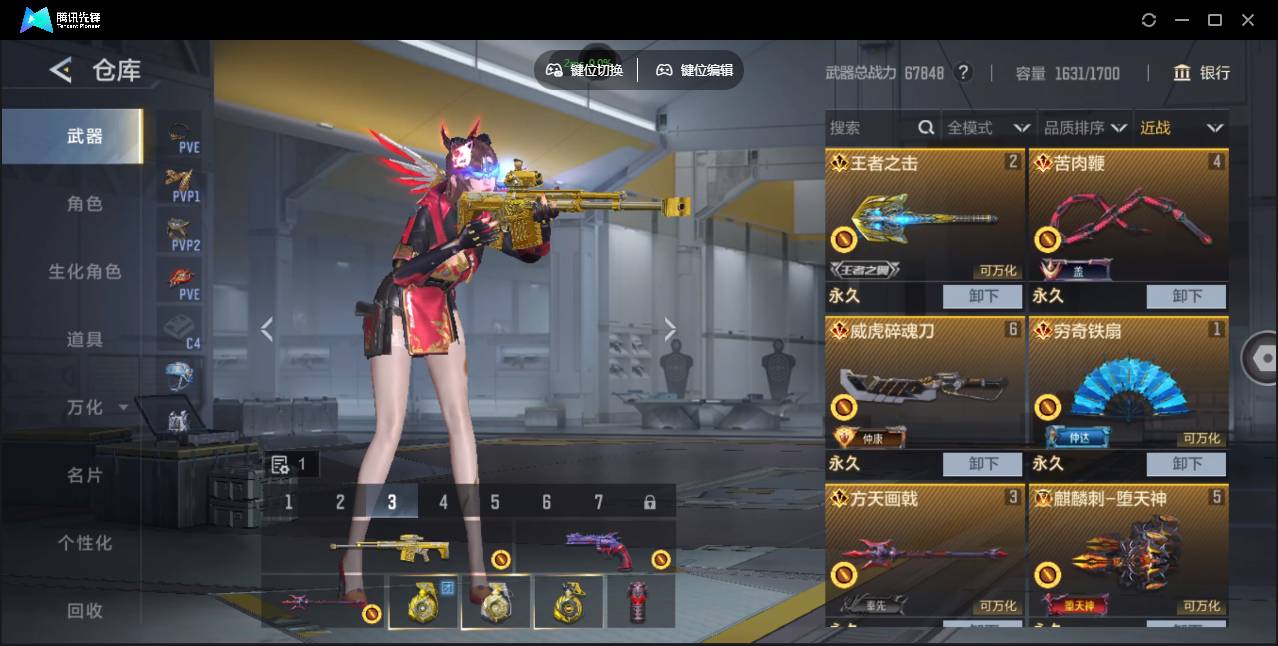The width and height of the screenshot is (1278, 646).
Task: Open the 名片 category
Action: click(x=84, y=476)
